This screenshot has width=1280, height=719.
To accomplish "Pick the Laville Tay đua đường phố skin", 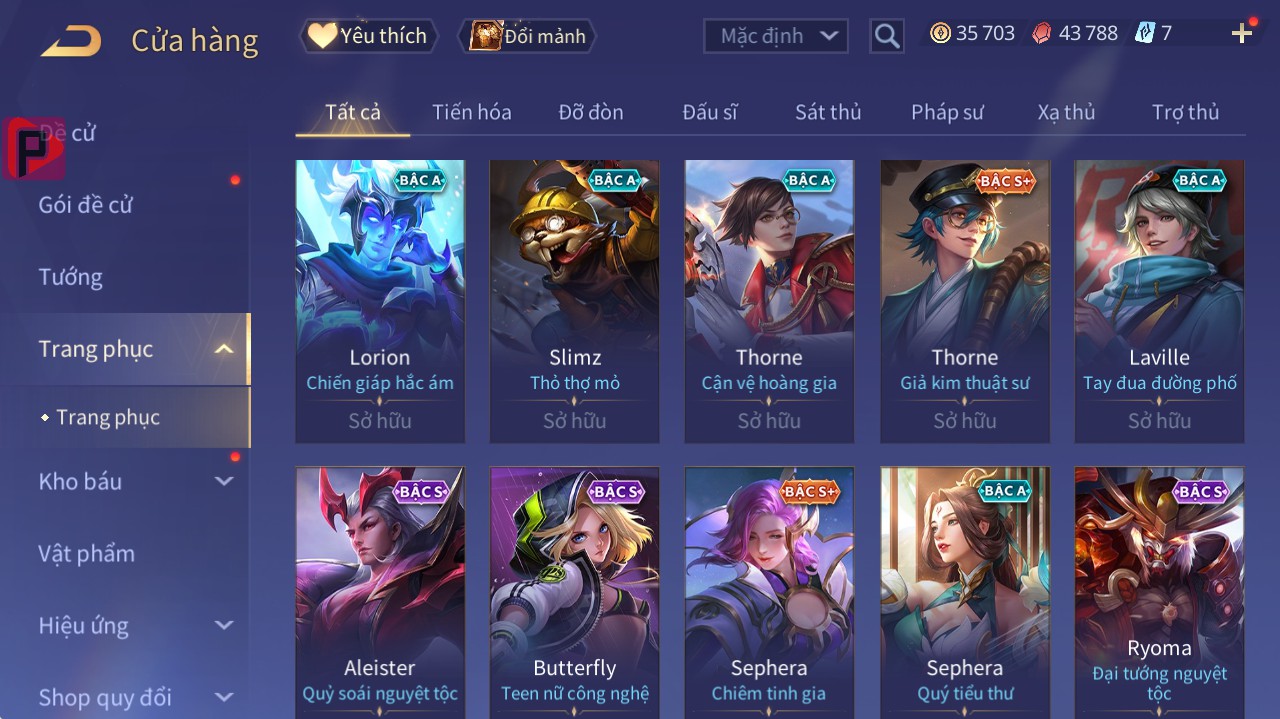I will point(1159,300).
